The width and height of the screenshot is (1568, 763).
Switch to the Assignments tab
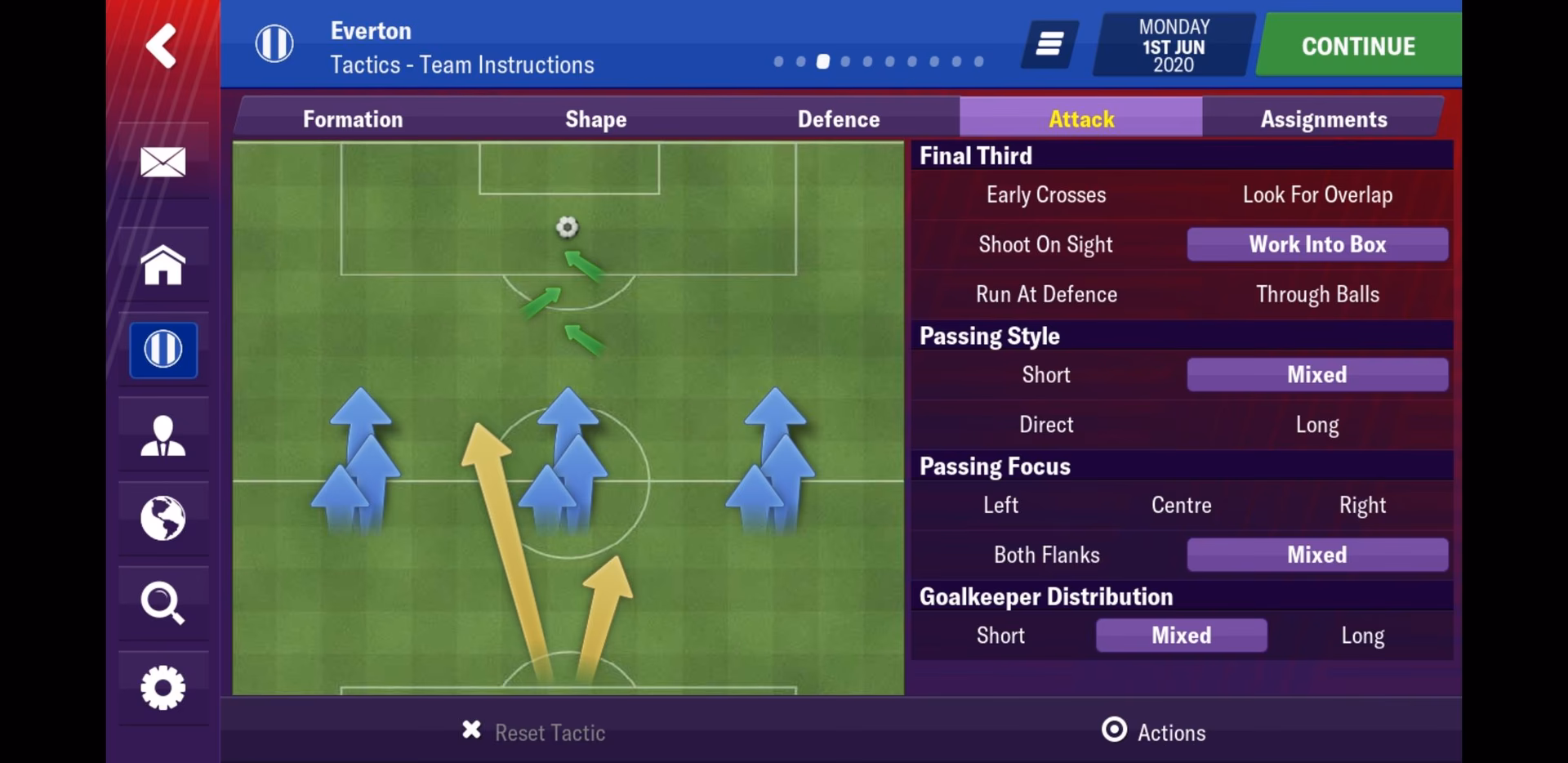coord(1323,118)
